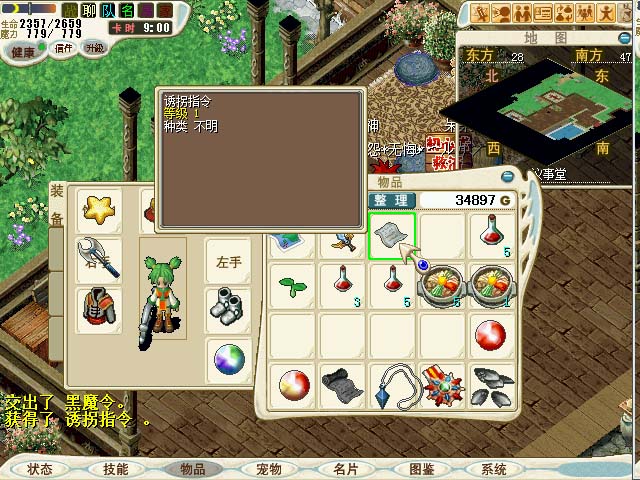Select the 左手 left hand equipment slot

(229, 261)
